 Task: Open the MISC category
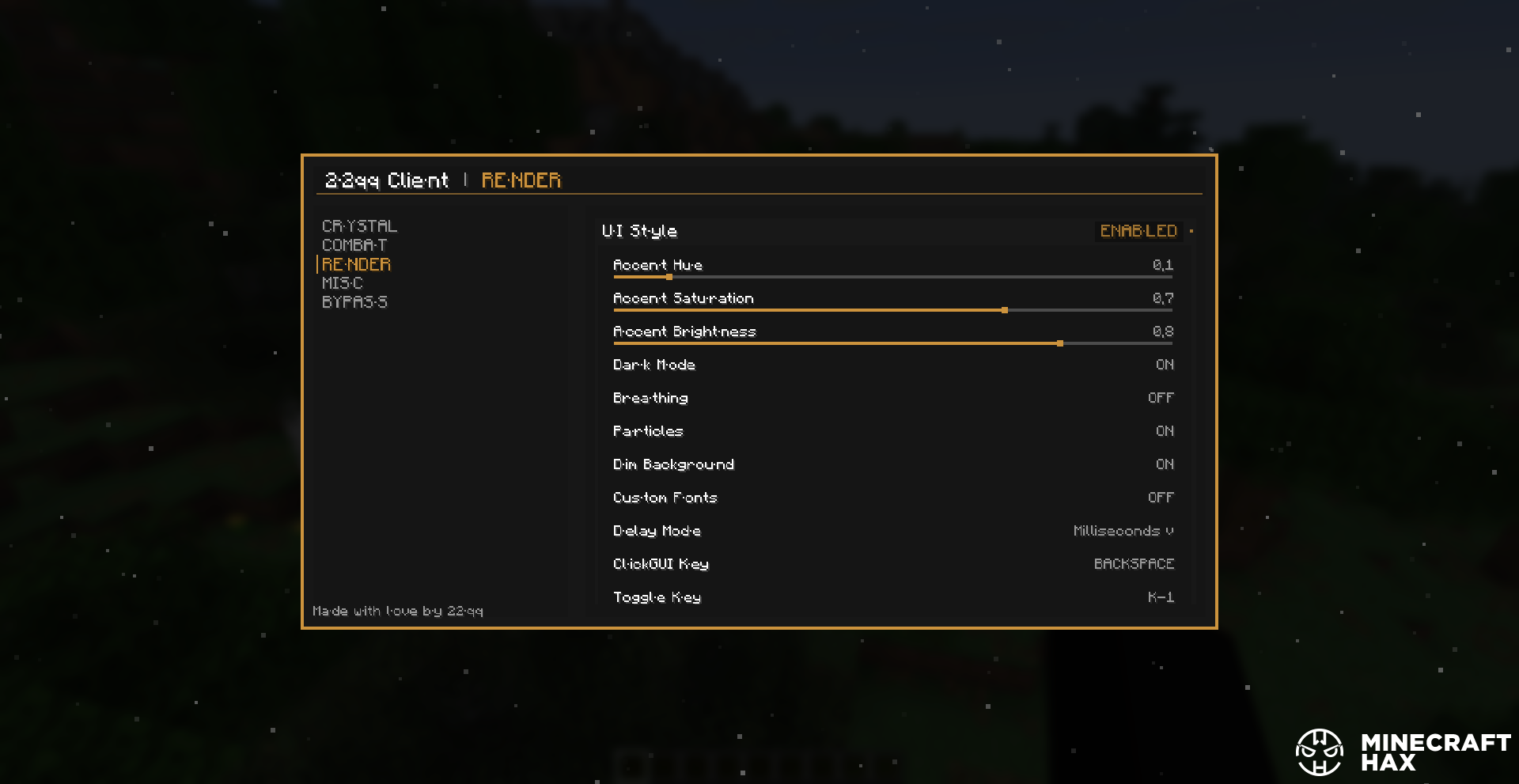point(342,283)
